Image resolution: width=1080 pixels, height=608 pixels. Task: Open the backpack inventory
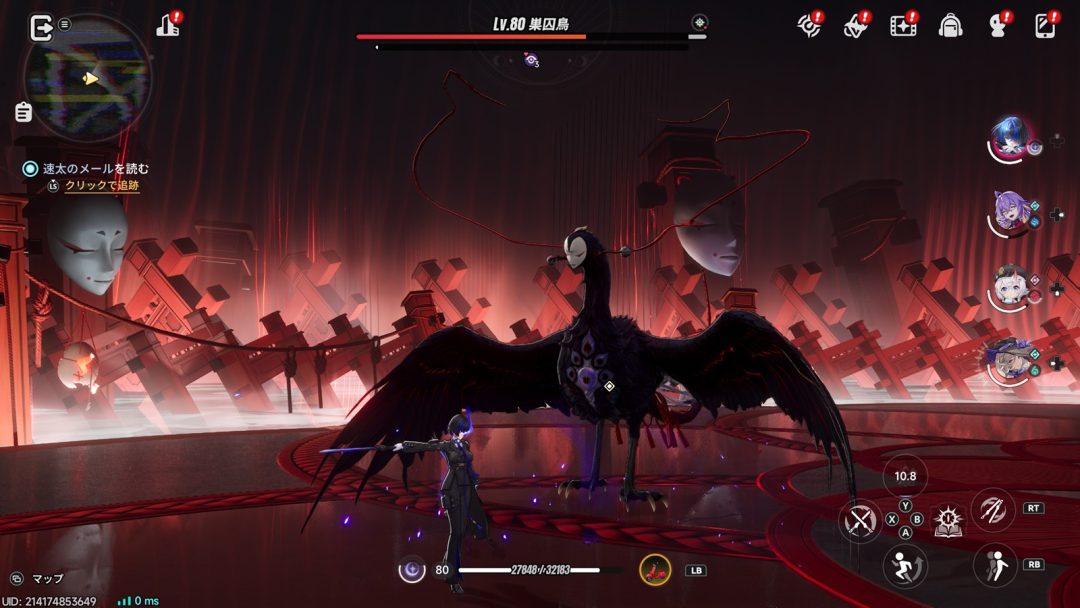coord(950,26)
